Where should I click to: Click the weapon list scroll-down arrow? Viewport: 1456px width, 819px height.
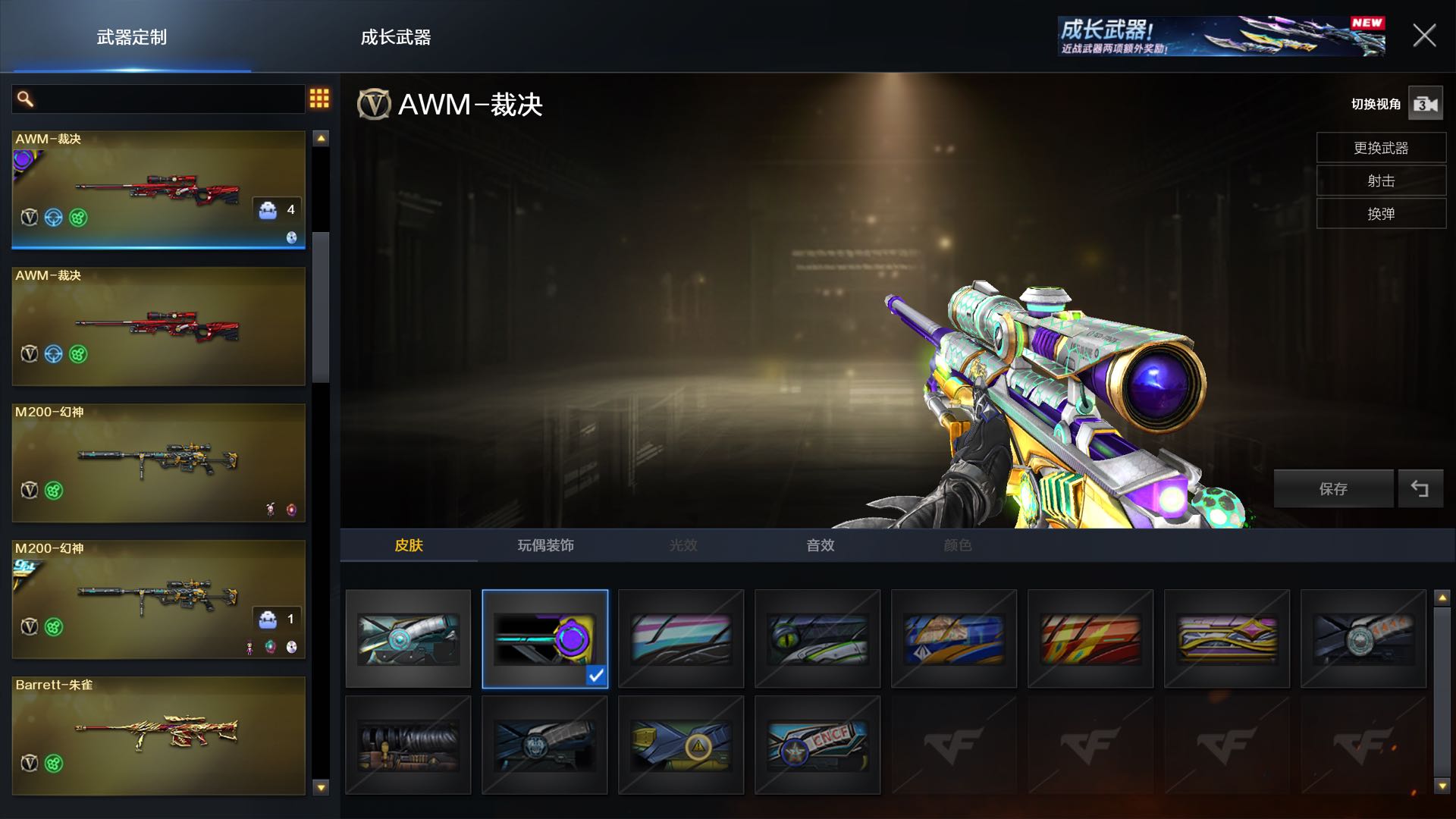pyautogui.click(x=321, y=787)
